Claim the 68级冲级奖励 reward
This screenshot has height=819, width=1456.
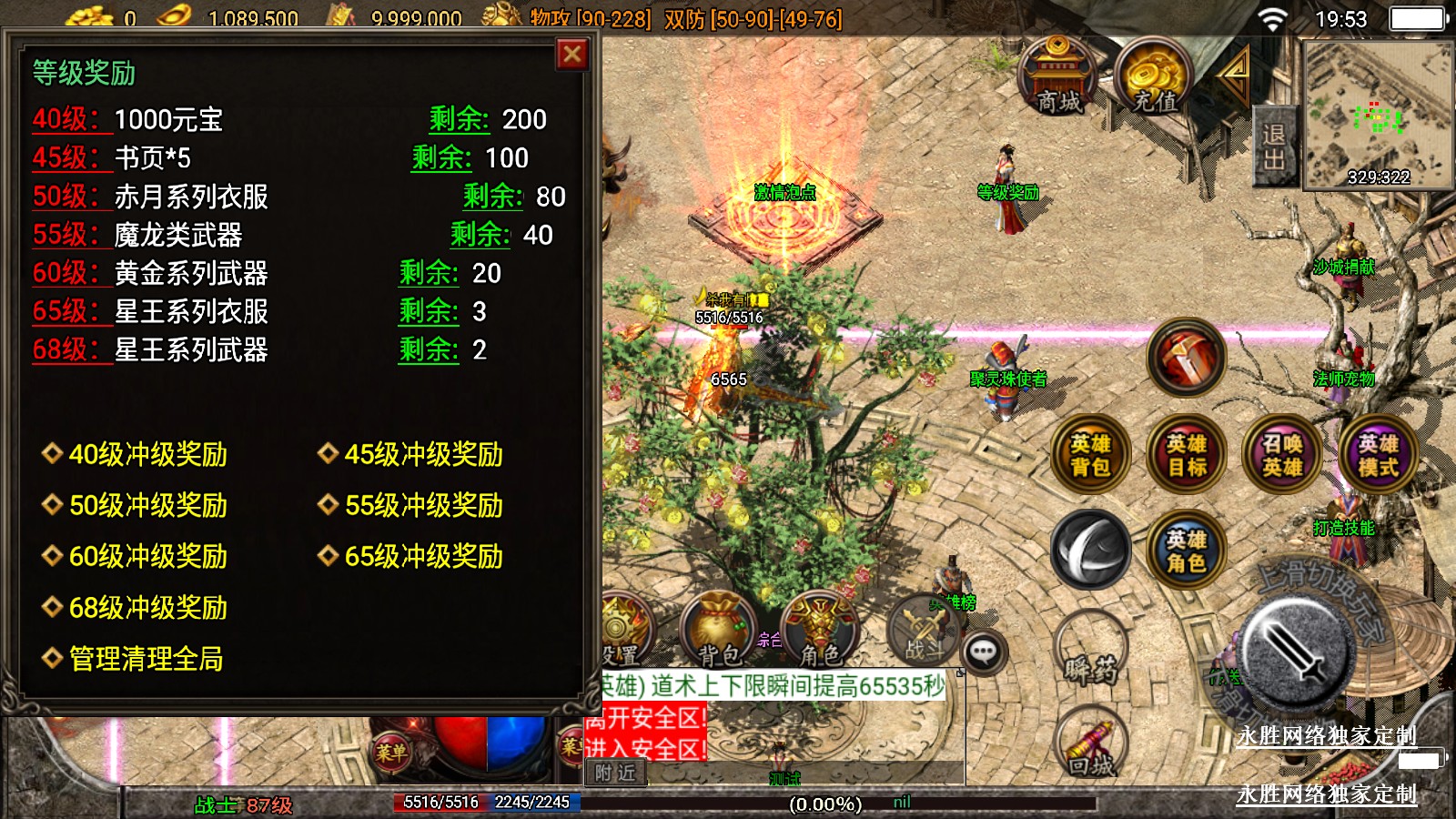147,607
